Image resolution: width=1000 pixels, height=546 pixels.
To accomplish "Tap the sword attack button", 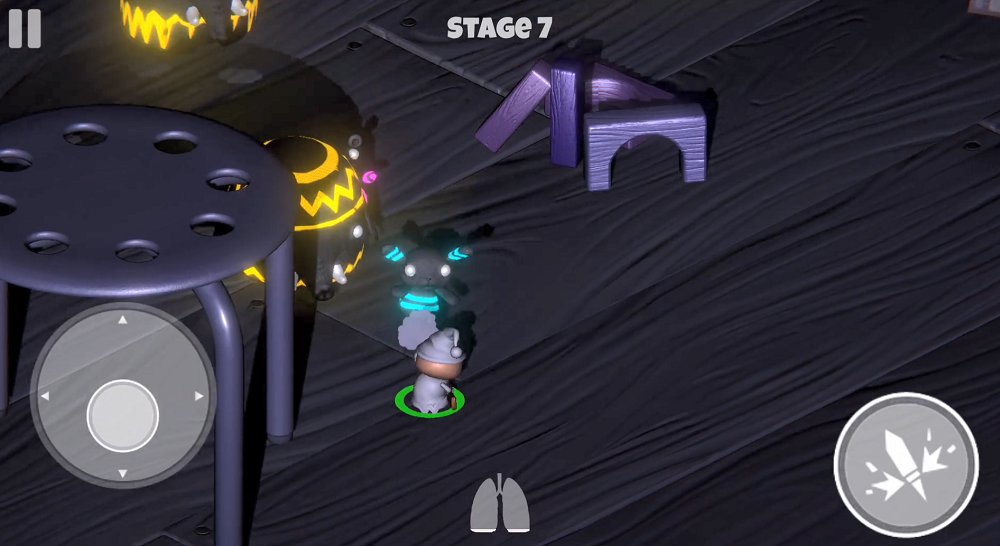I will pos(905,466).
